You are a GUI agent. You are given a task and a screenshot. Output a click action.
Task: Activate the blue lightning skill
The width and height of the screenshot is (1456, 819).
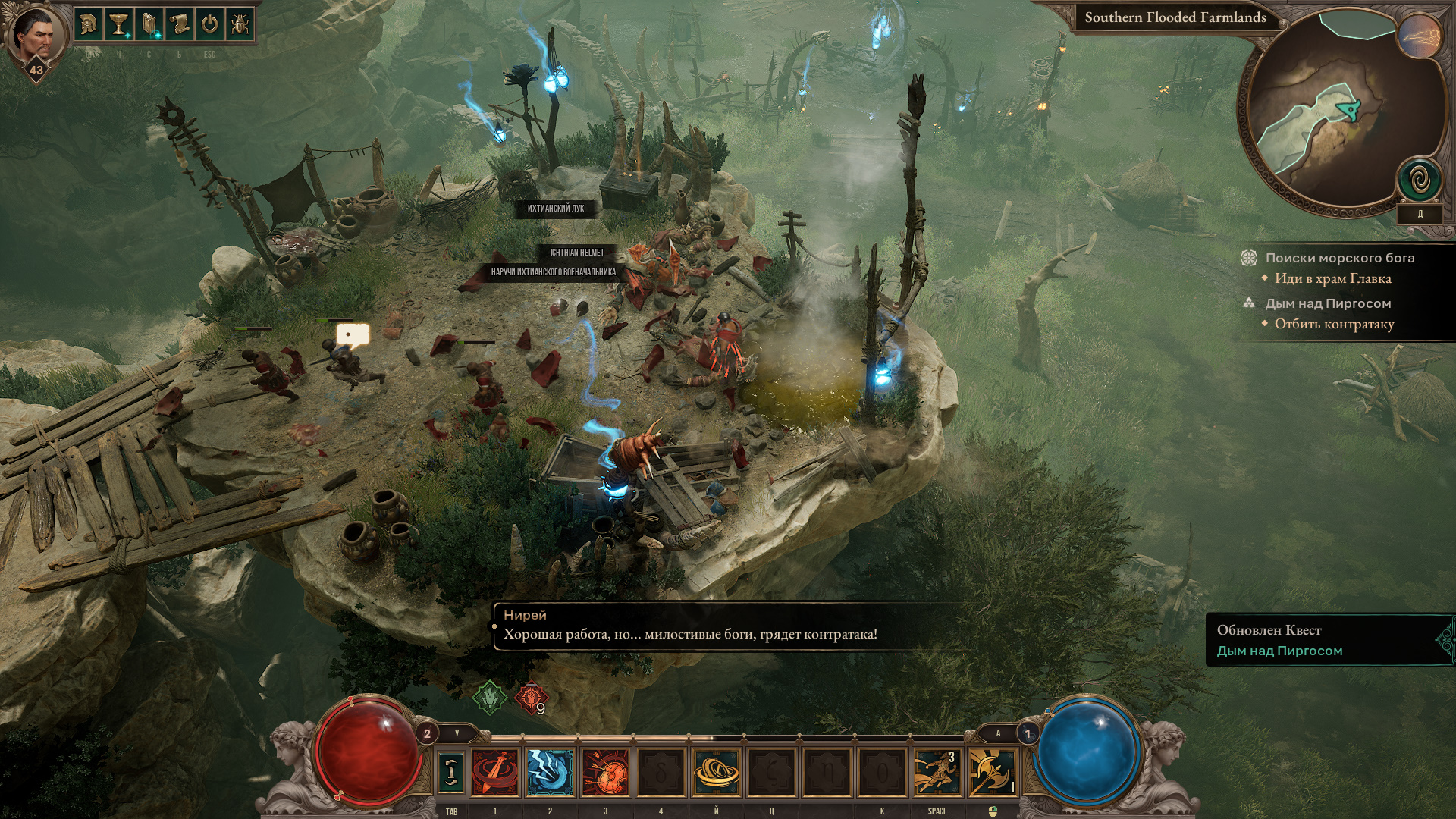[x=550, y=771]
